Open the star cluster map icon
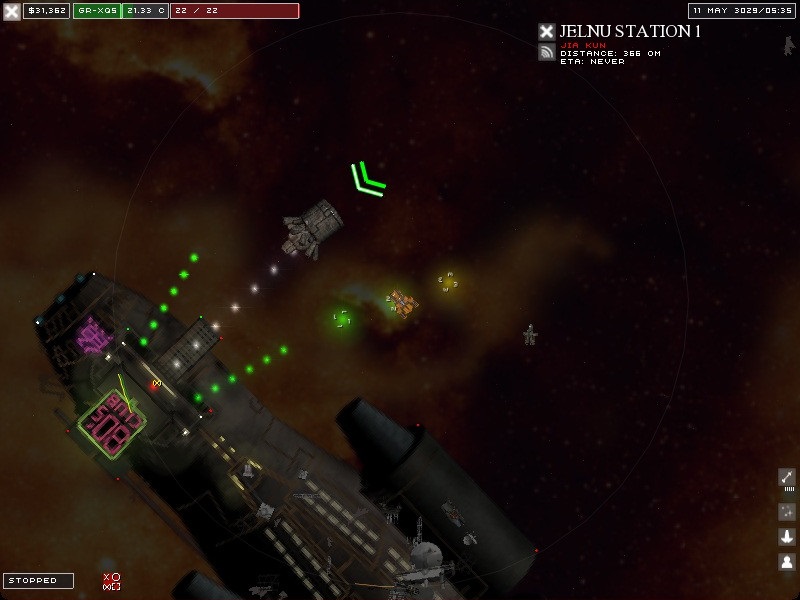This screenshot has width=800, height=600. click(787, 510)
